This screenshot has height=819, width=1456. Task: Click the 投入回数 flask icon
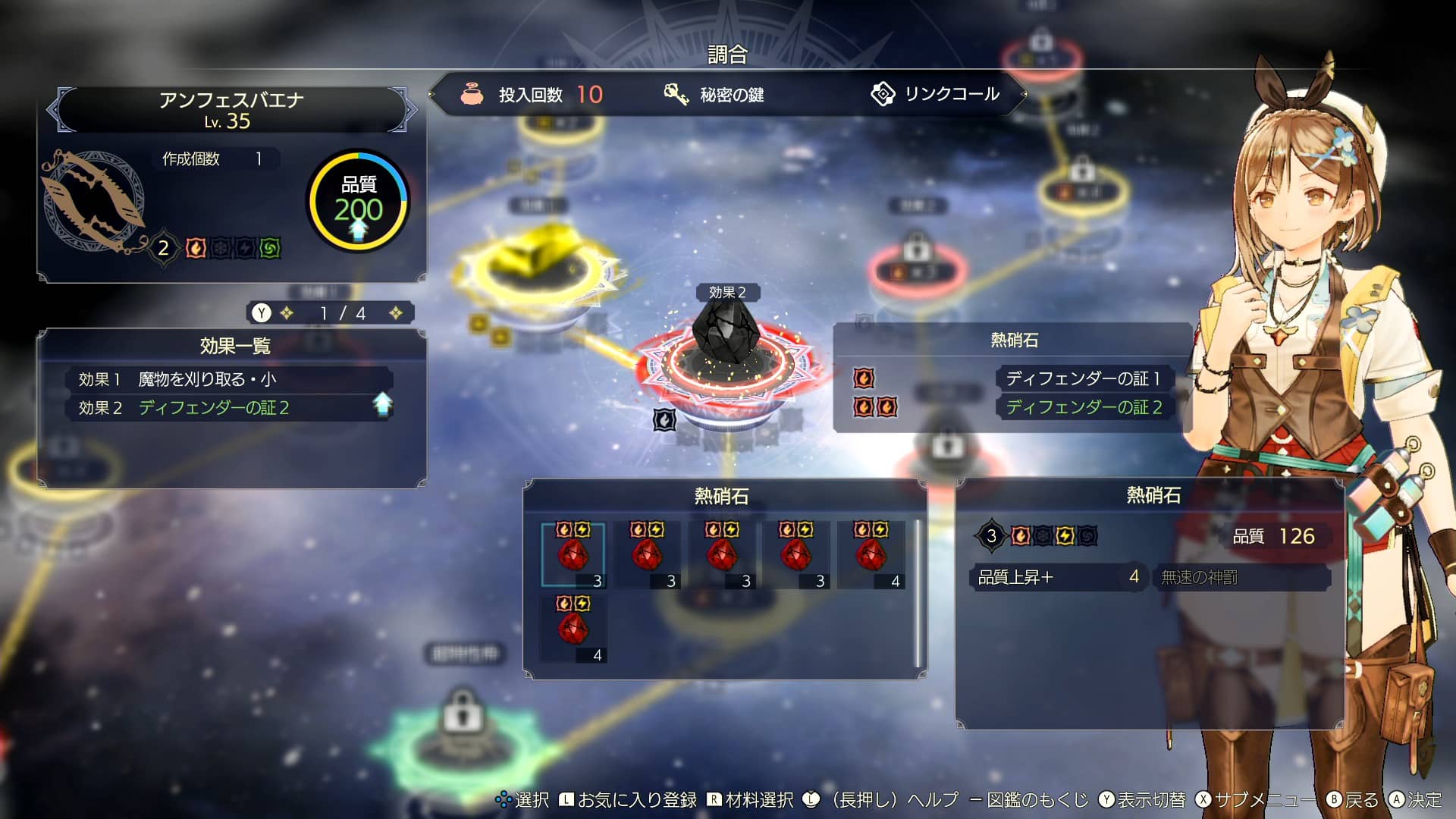474,95
